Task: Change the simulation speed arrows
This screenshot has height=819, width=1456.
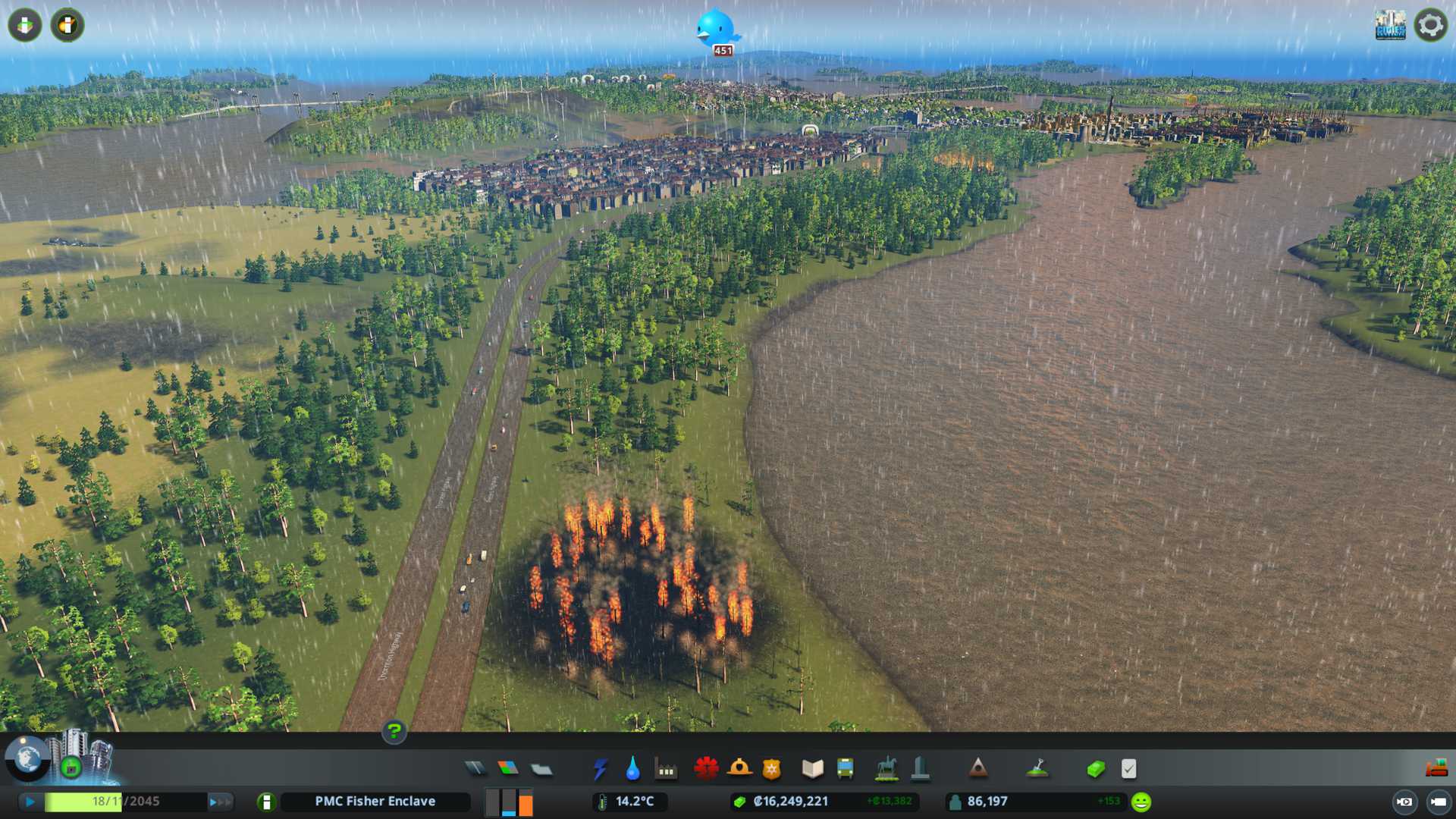Action: pyautogui.click(x=220, y=802)
